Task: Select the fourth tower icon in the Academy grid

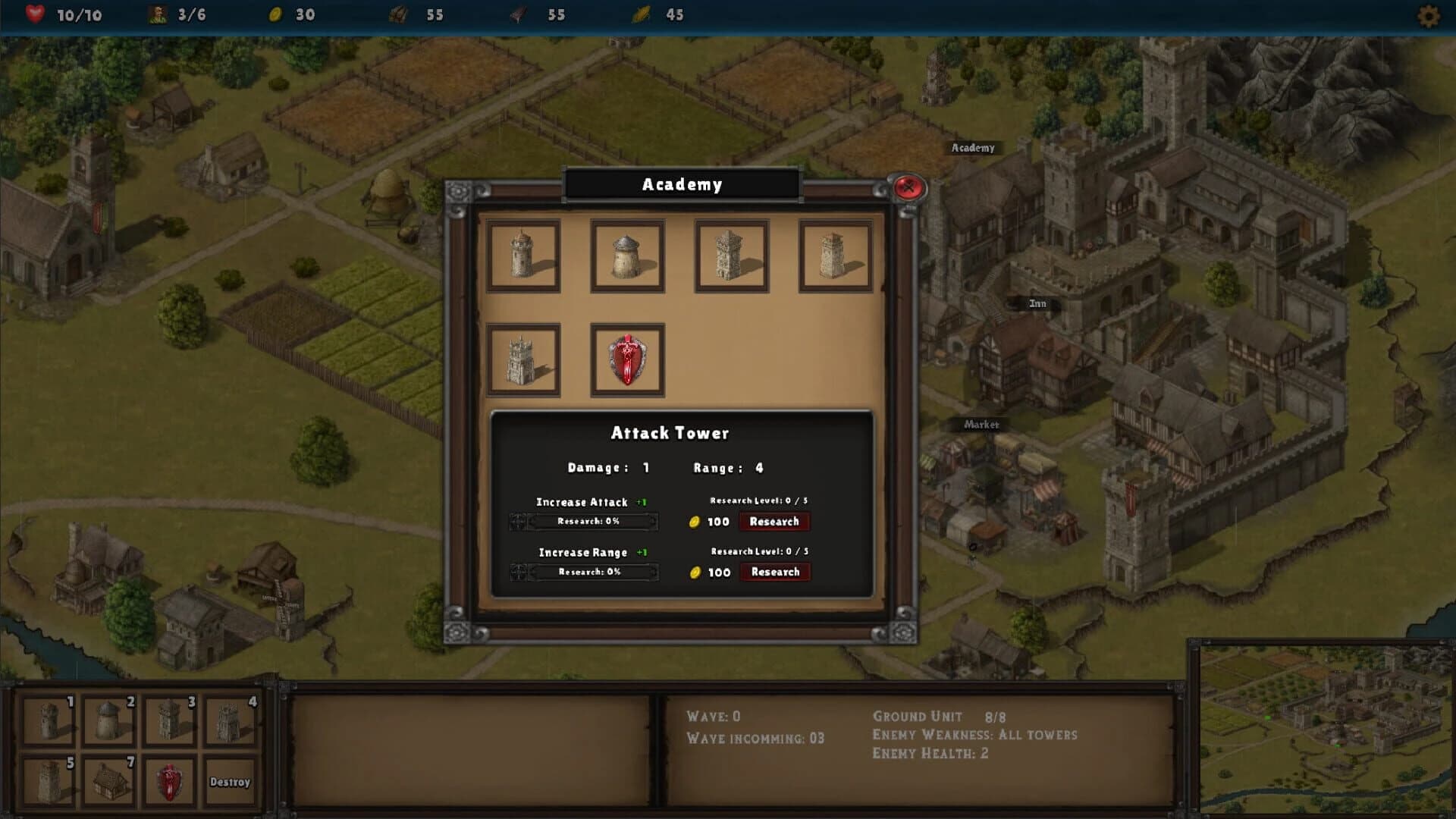Action: (x=836, y=256)
